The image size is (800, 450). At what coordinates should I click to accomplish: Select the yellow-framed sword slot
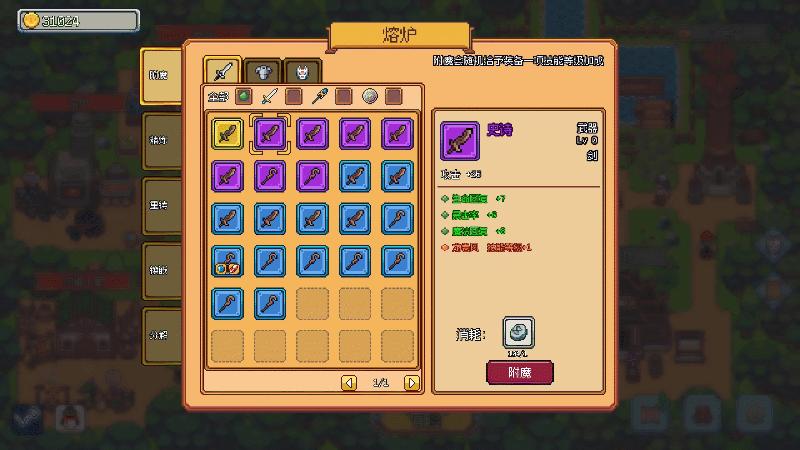[x=228, y=133]
